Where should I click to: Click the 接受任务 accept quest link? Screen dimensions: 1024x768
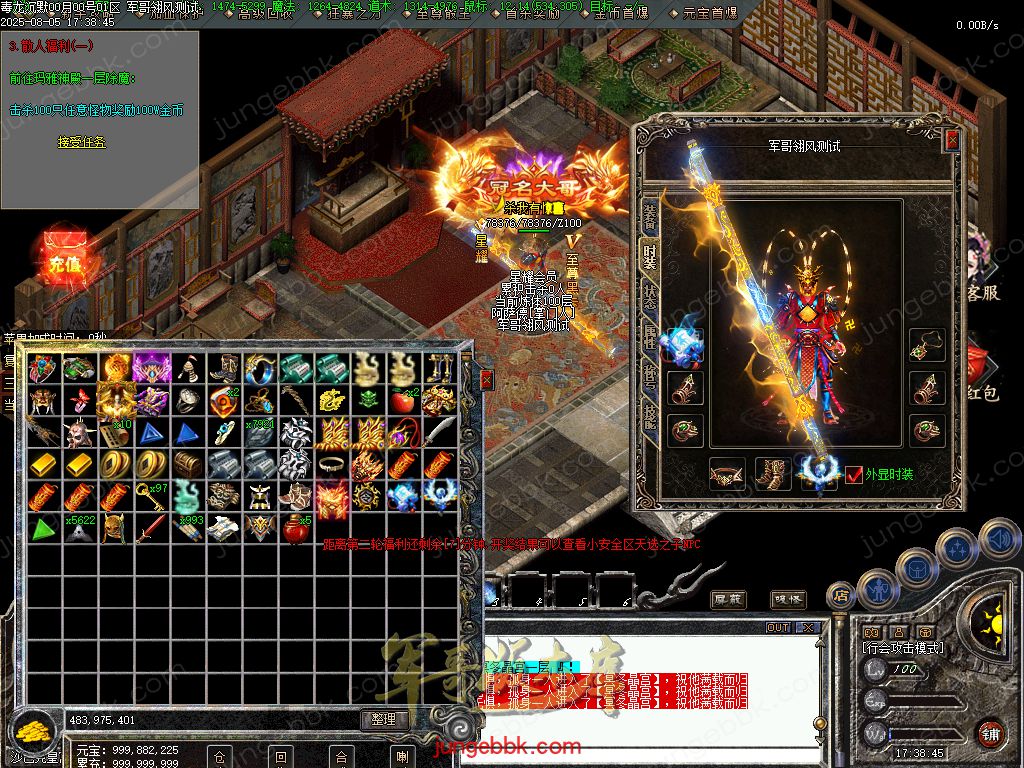(x=81, y=143)
